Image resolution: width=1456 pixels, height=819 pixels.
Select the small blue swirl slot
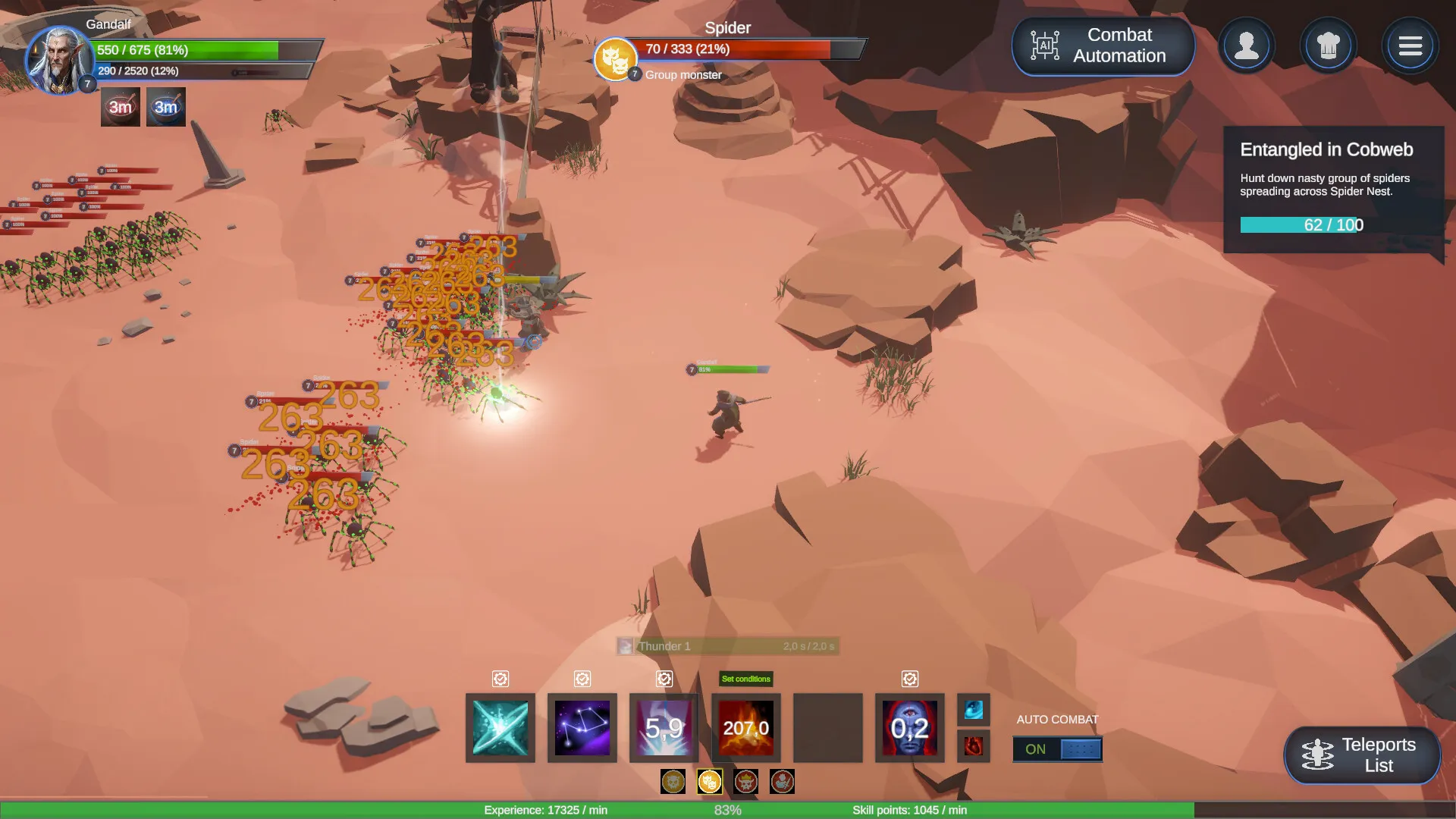[974, 710]
